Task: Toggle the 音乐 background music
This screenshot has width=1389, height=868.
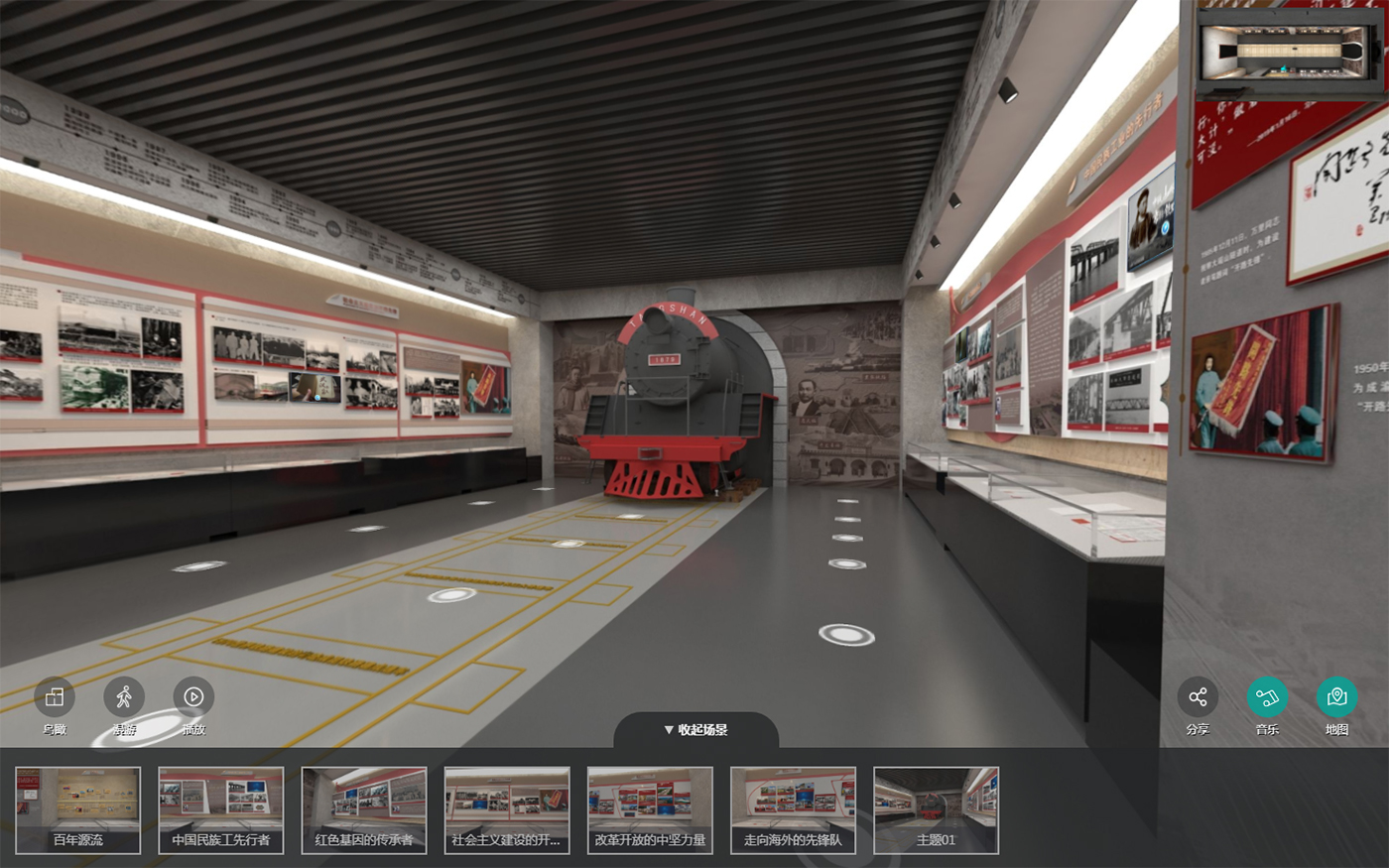Action: click(1267, 697)
